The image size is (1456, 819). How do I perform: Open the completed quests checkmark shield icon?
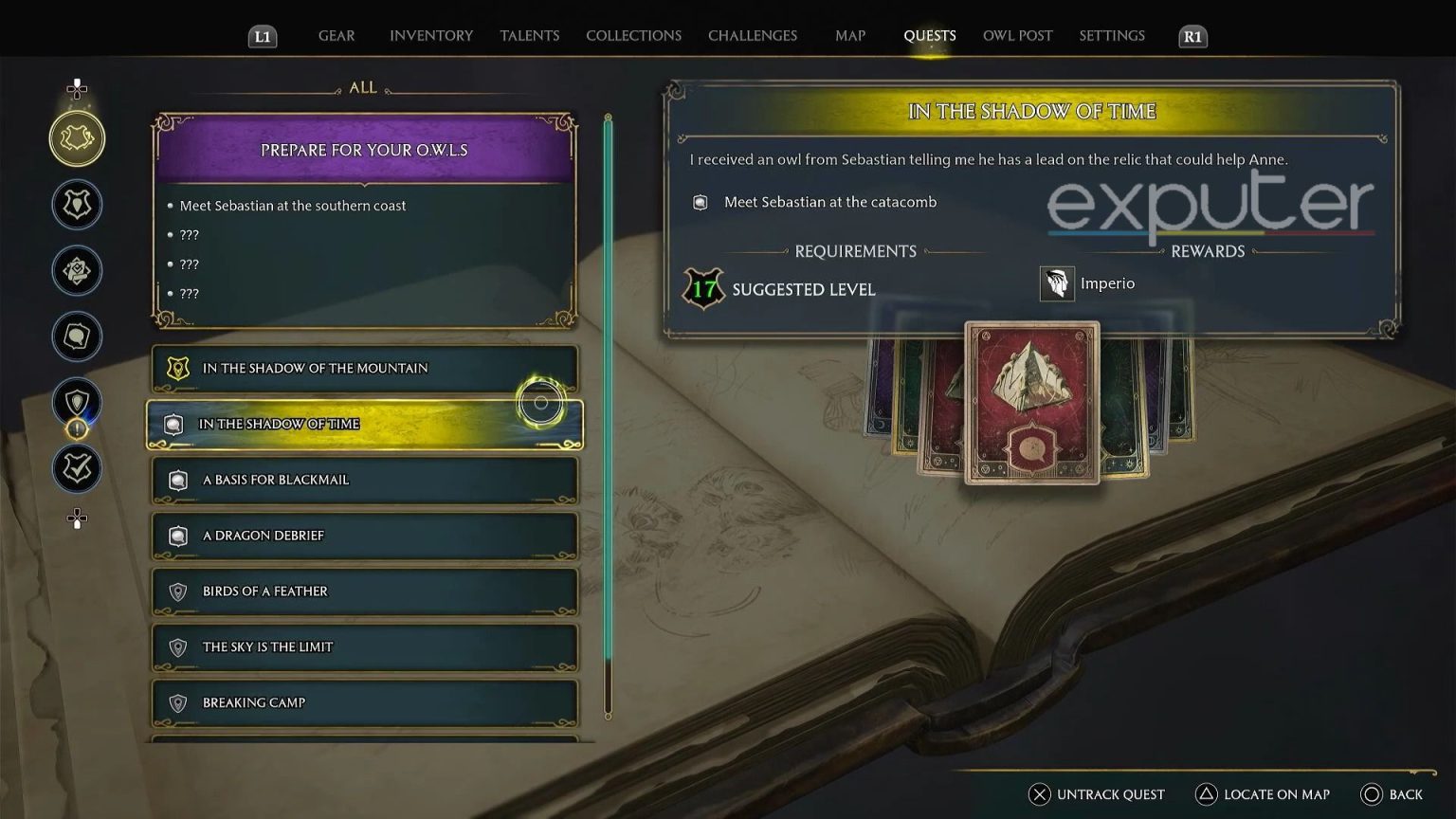point(77,467)
